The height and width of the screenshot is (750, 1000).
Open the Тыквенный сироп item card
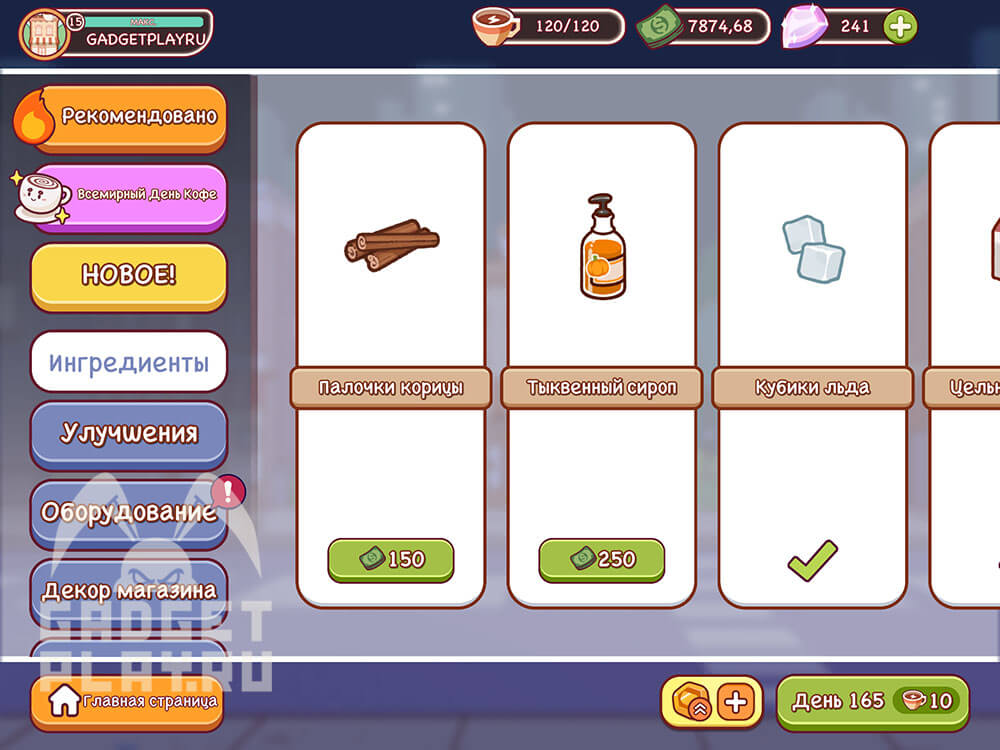click(x=601, y=300)
